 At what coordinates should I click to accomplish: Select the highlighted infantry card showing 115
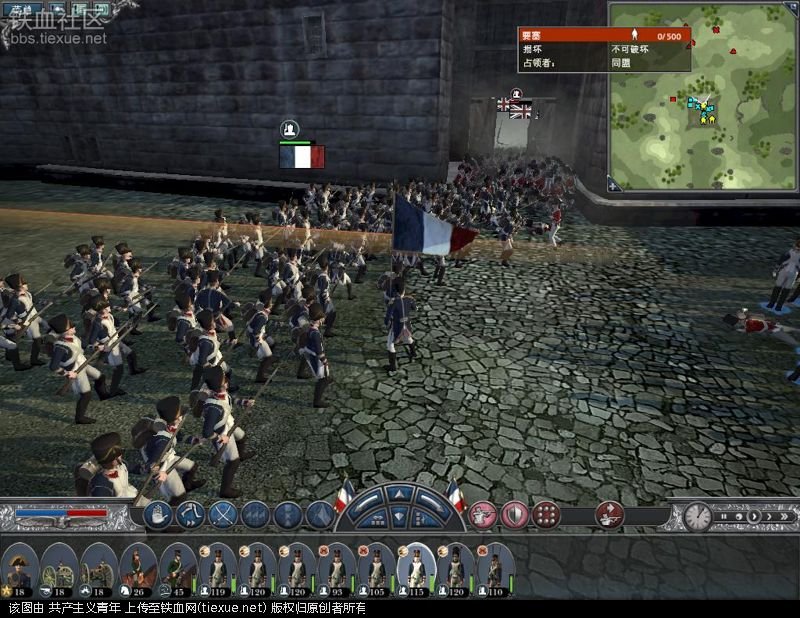click(416, 568)
